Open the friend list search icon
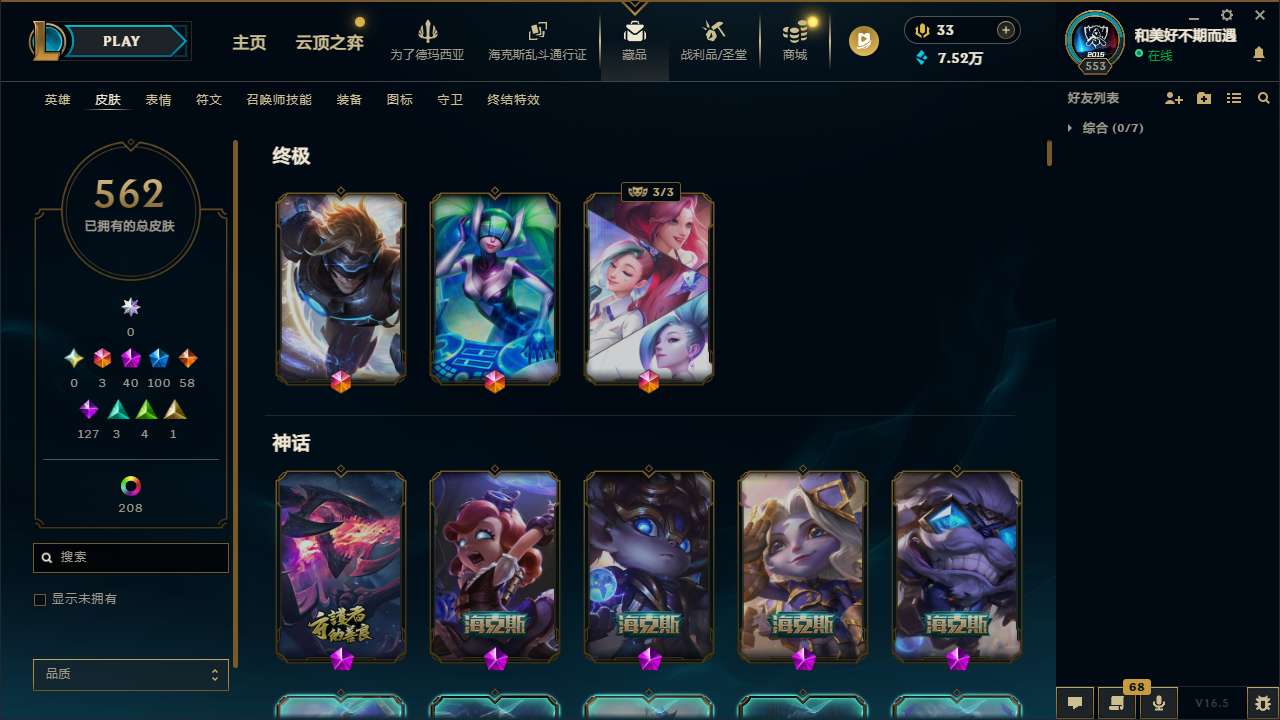Viewport: 1280px width, 720px height. point(1264,98)
